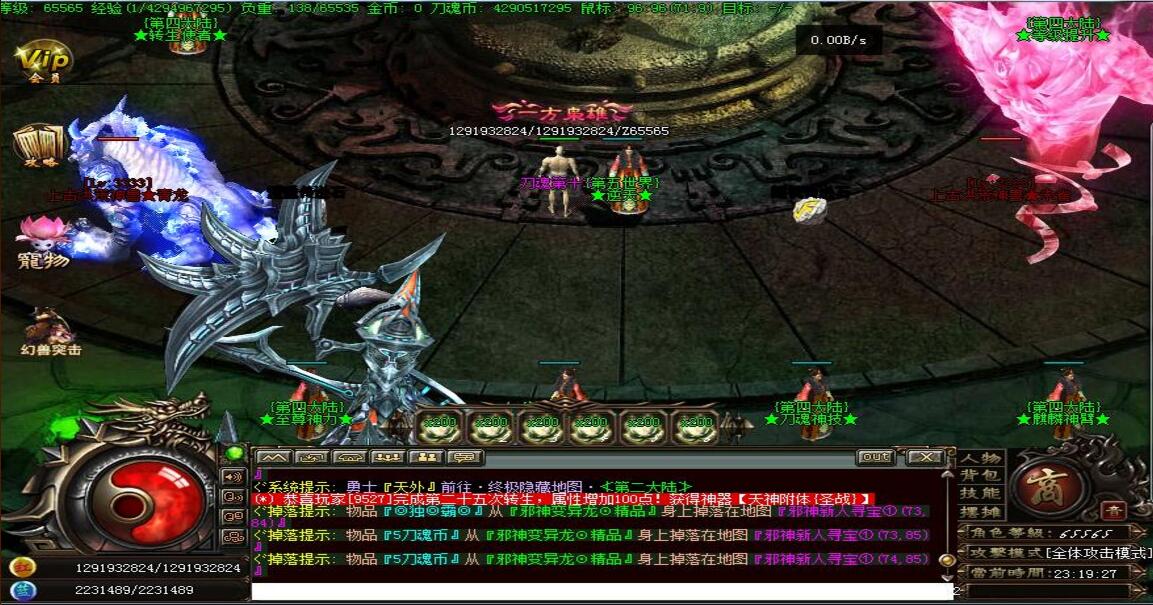Screen dimensions: 1153x605
Task: Click the speech bubble chat toolbar button
Action: 465,457
